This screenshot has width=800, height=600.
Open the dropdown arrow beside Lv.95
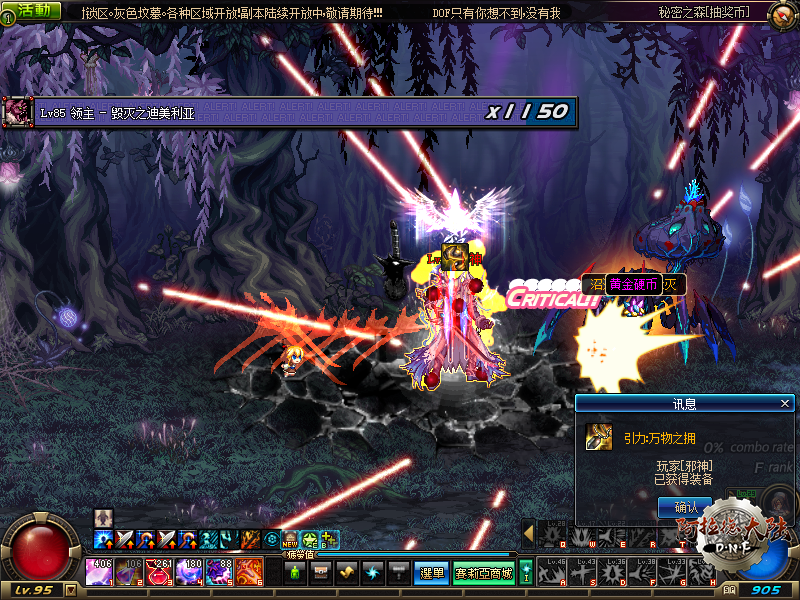(x=70, y=590)
